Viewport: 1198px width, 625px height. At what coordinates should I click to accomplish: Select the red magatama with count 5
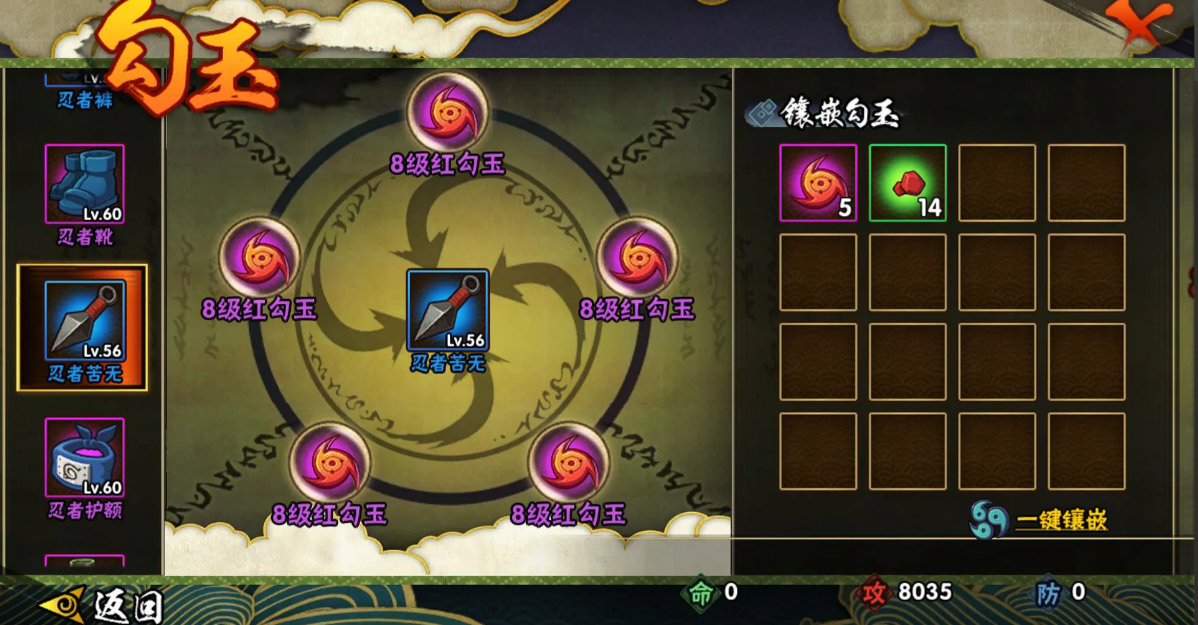point(818,183)
